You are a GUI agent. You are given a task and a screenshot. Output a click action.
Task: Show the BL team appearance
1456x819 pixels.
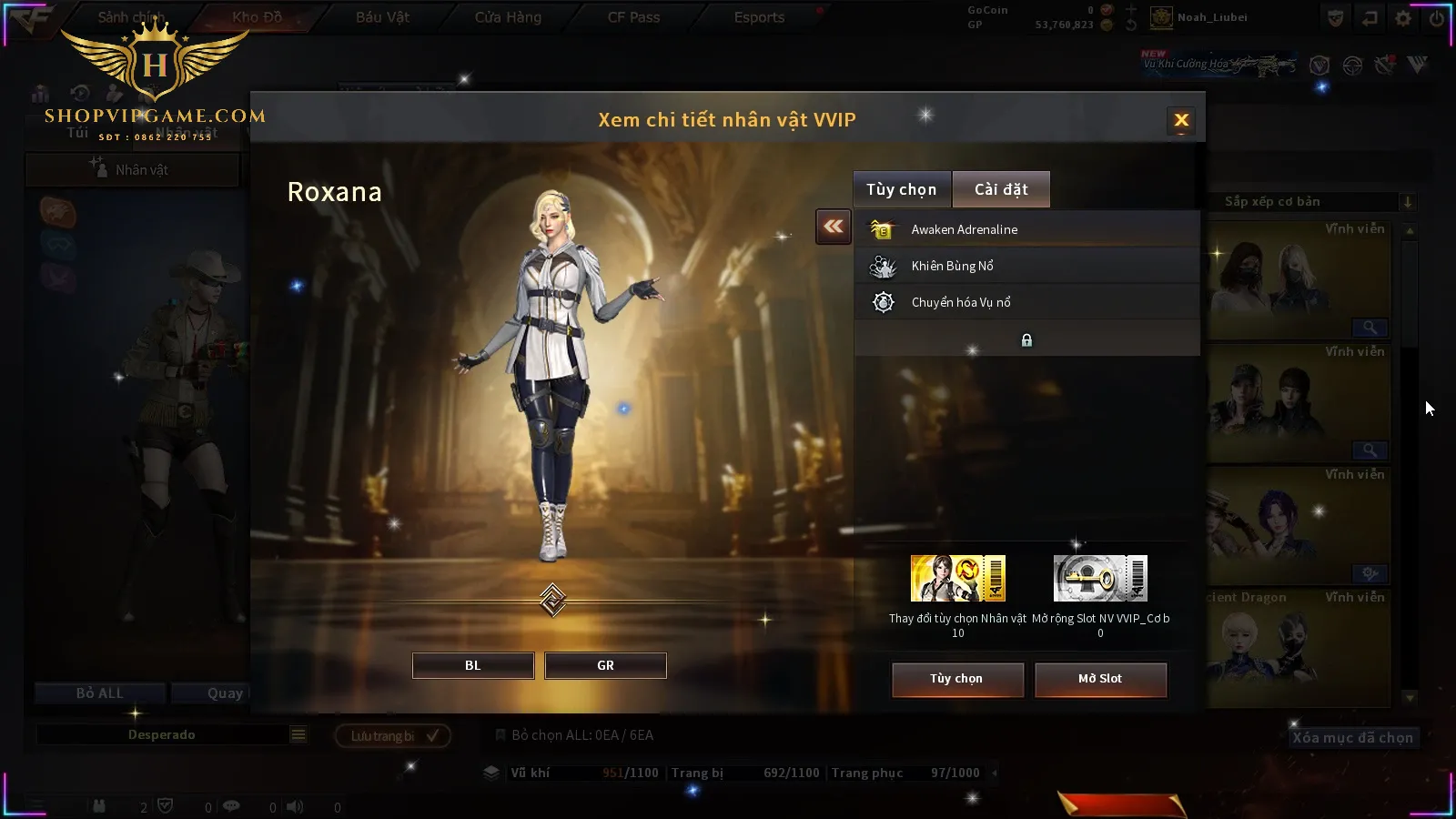[x=473, y=665]
